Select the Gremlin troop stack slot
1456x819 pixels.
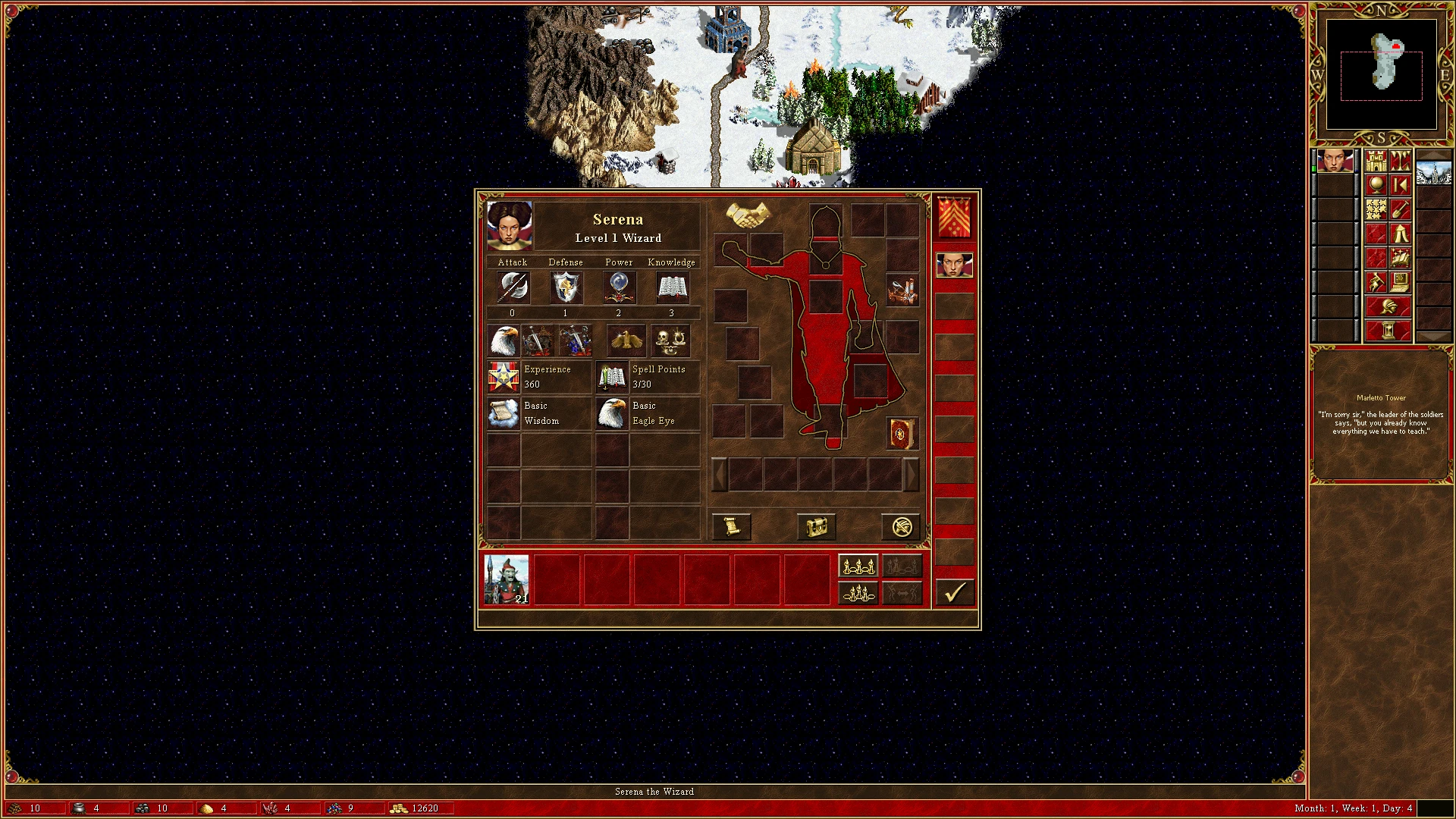[x=507, y=580]
